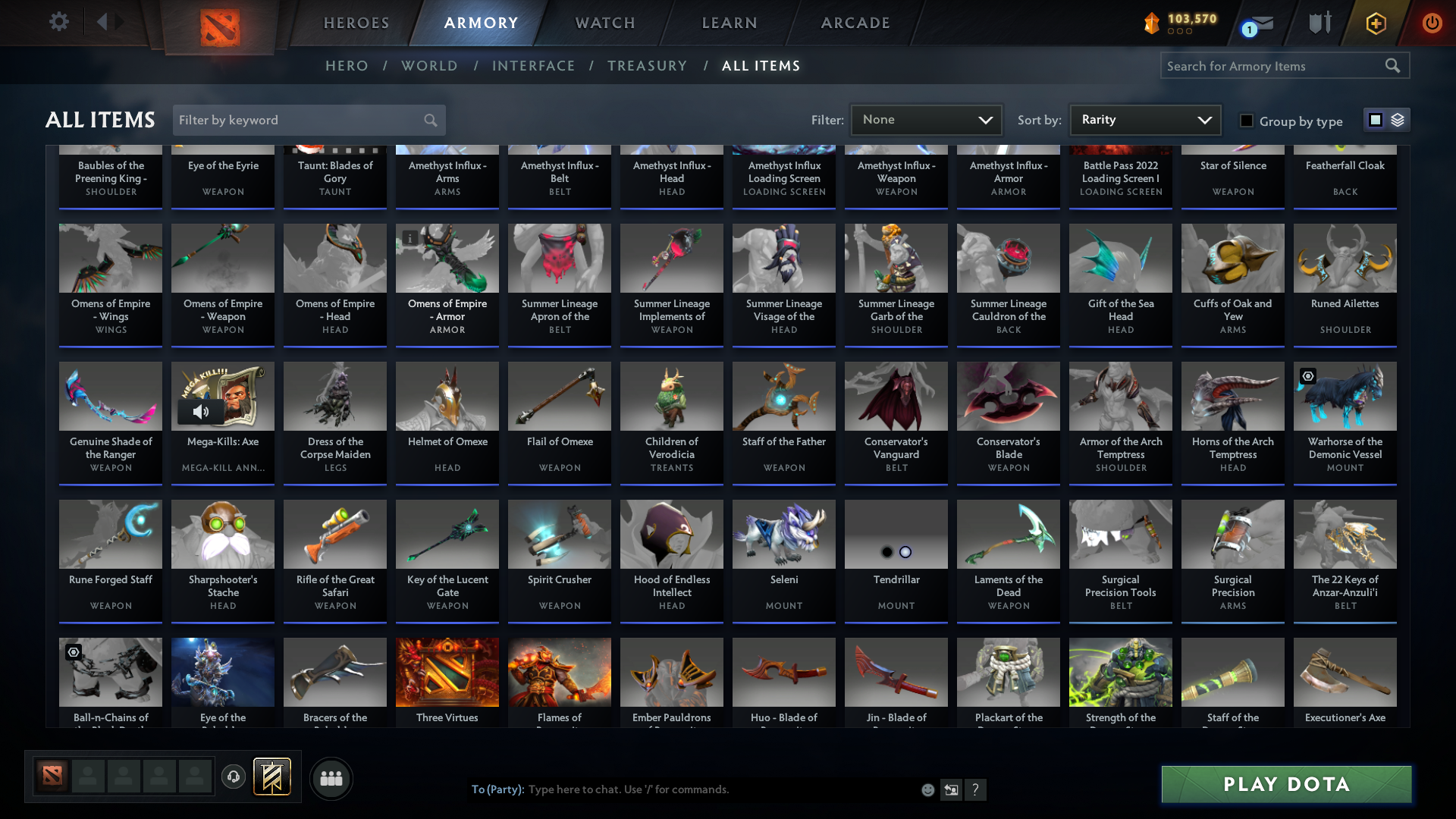This screenshot has width=1456, height=819.
Task: Click the settings gear icon
Action: (59, 21)
